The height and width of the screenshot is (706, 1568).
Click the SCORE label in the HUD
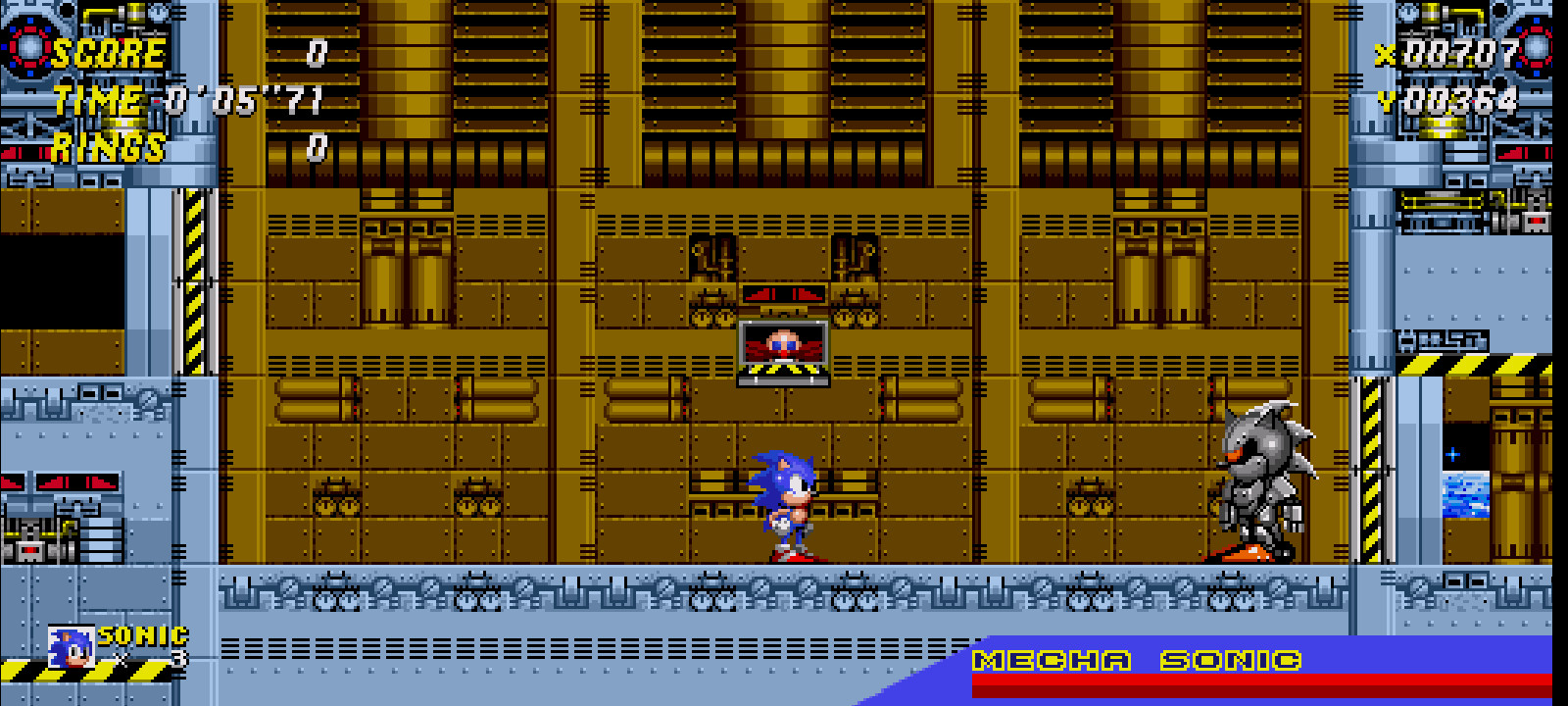[x=108, y=56]
